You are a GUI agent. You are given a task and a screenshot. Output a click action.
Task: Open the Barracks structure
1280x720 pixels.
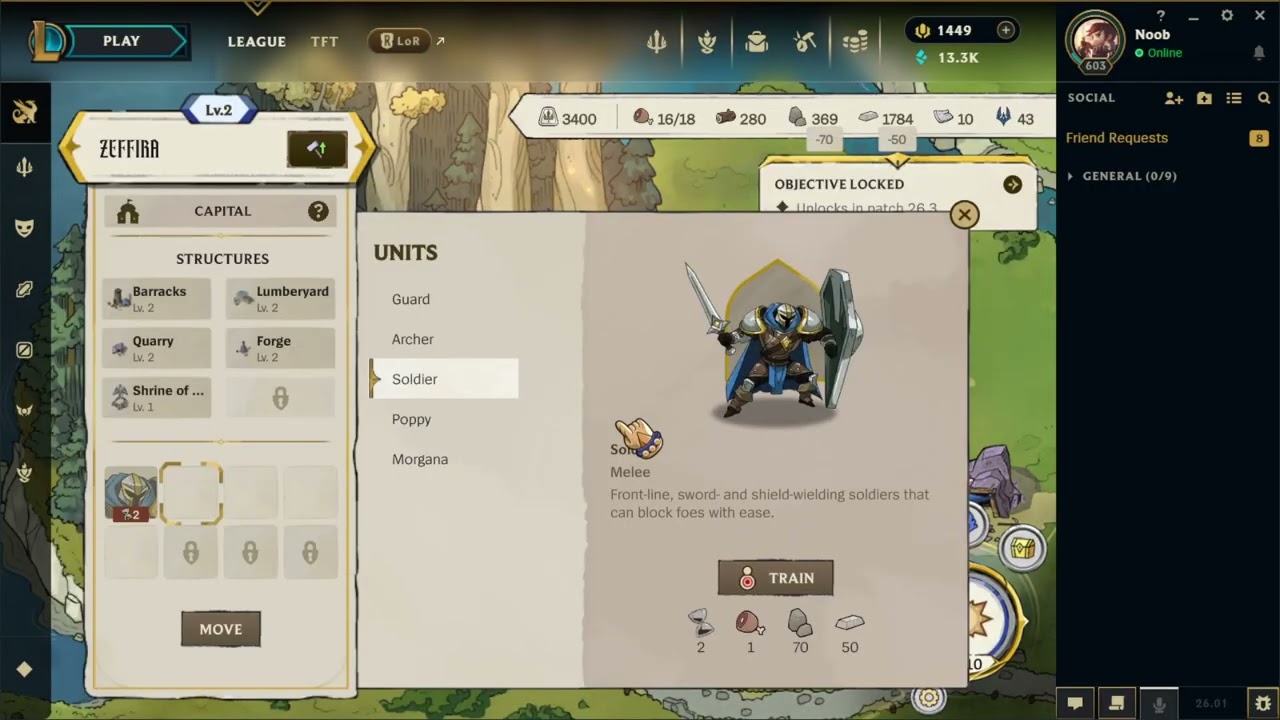point(157,298)
